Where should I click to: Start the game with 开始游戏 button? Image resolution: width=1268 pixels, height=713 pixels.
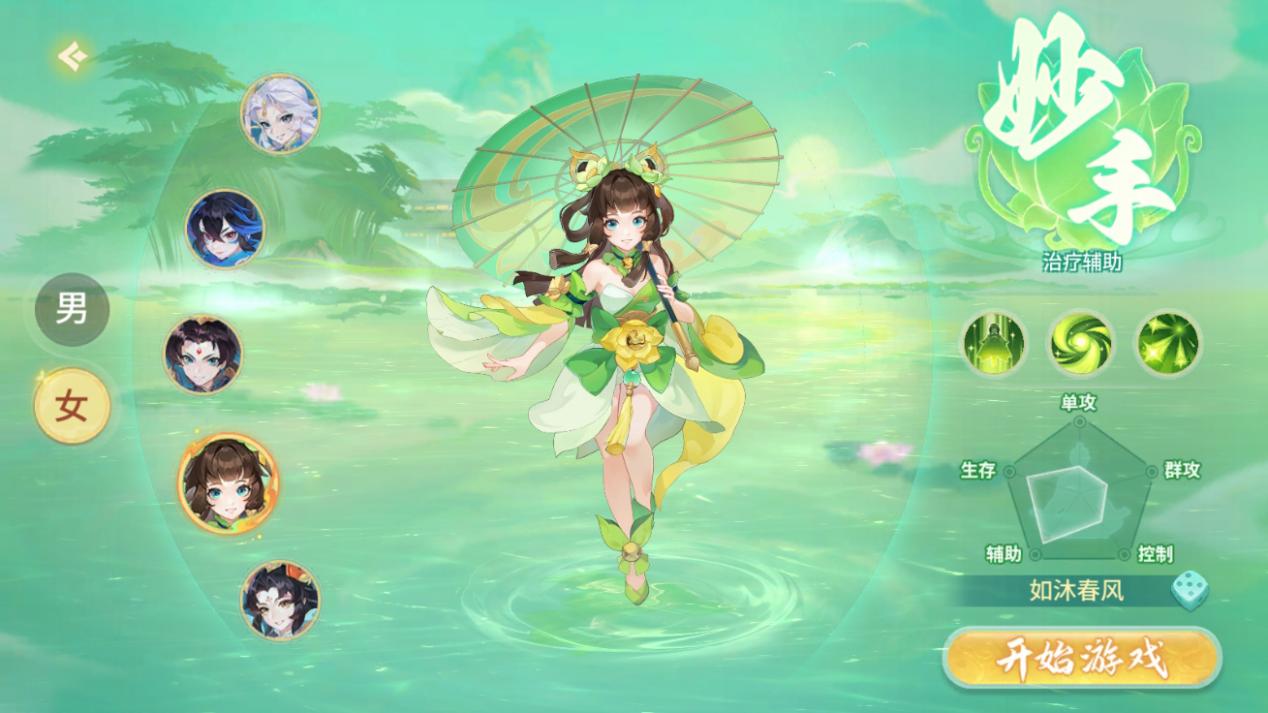coord(1082,659)
